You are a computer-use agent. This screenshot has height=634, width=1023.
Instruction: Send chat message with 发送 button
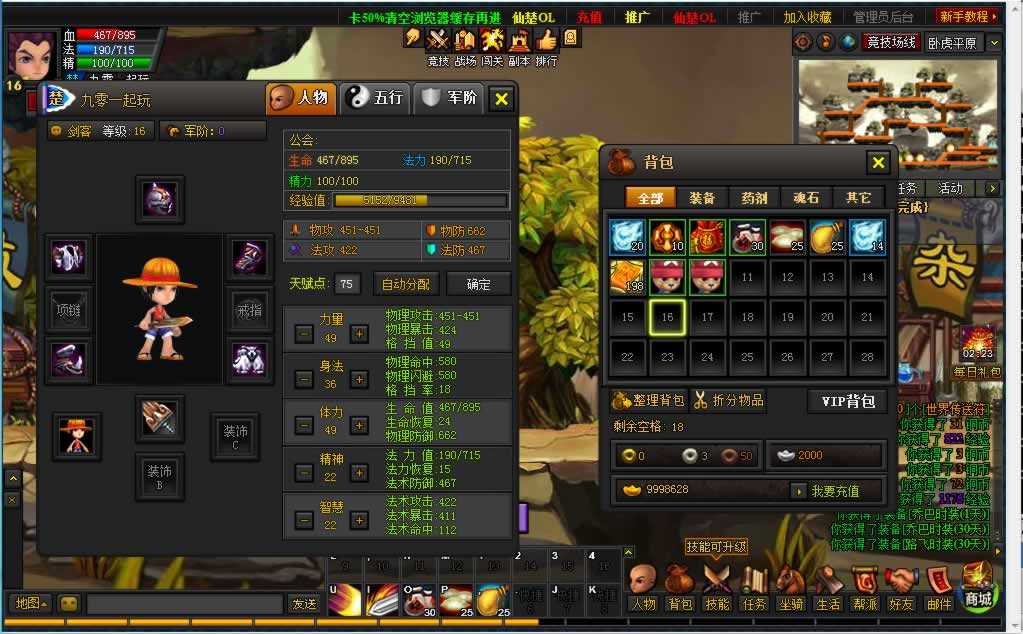coord(303,604)
